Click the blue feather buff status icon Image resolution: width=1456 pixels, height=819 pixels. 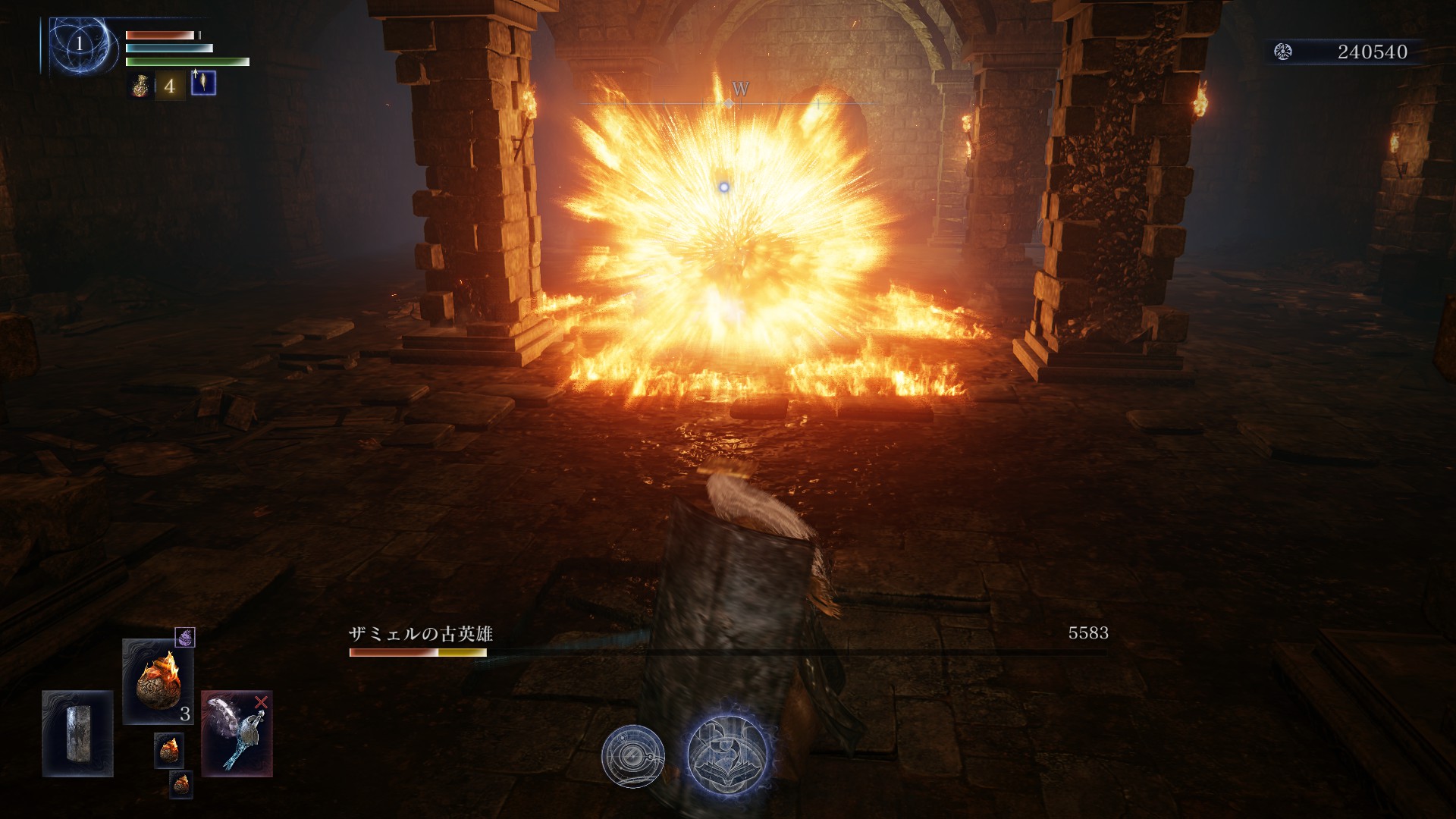click(x=203, y=83)
